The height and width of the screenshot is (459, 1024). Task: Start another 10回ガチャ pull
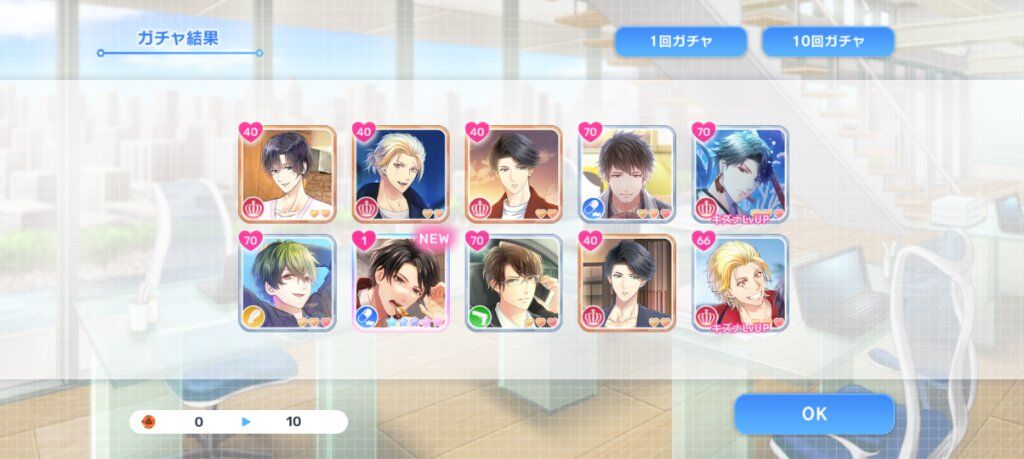pos(828,42)
